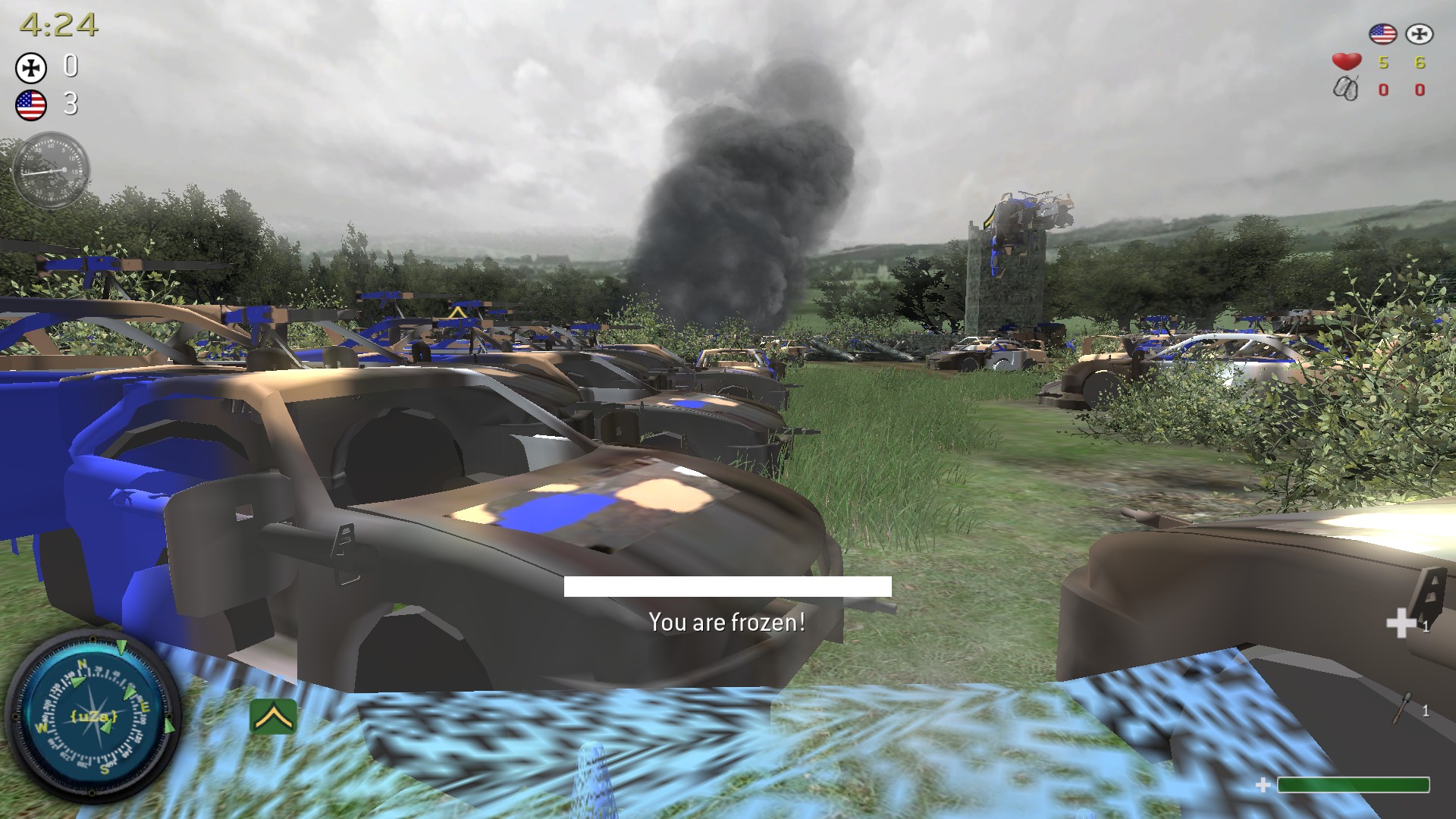Select the American flag icon beside score 3
This screenshot has width=1456, height=819.
[31, 105]
